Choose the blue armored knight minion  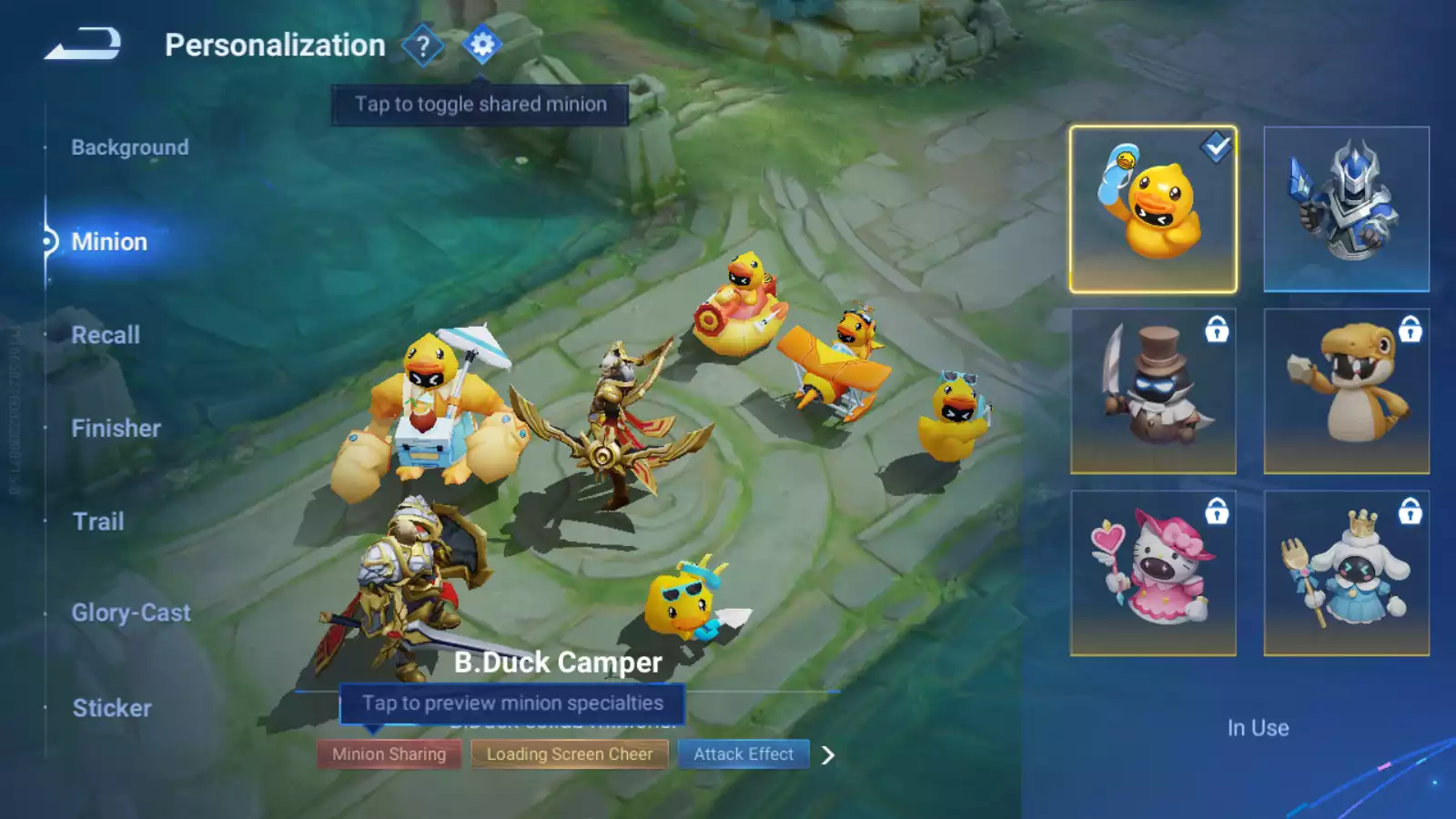tap(1346, 209)
